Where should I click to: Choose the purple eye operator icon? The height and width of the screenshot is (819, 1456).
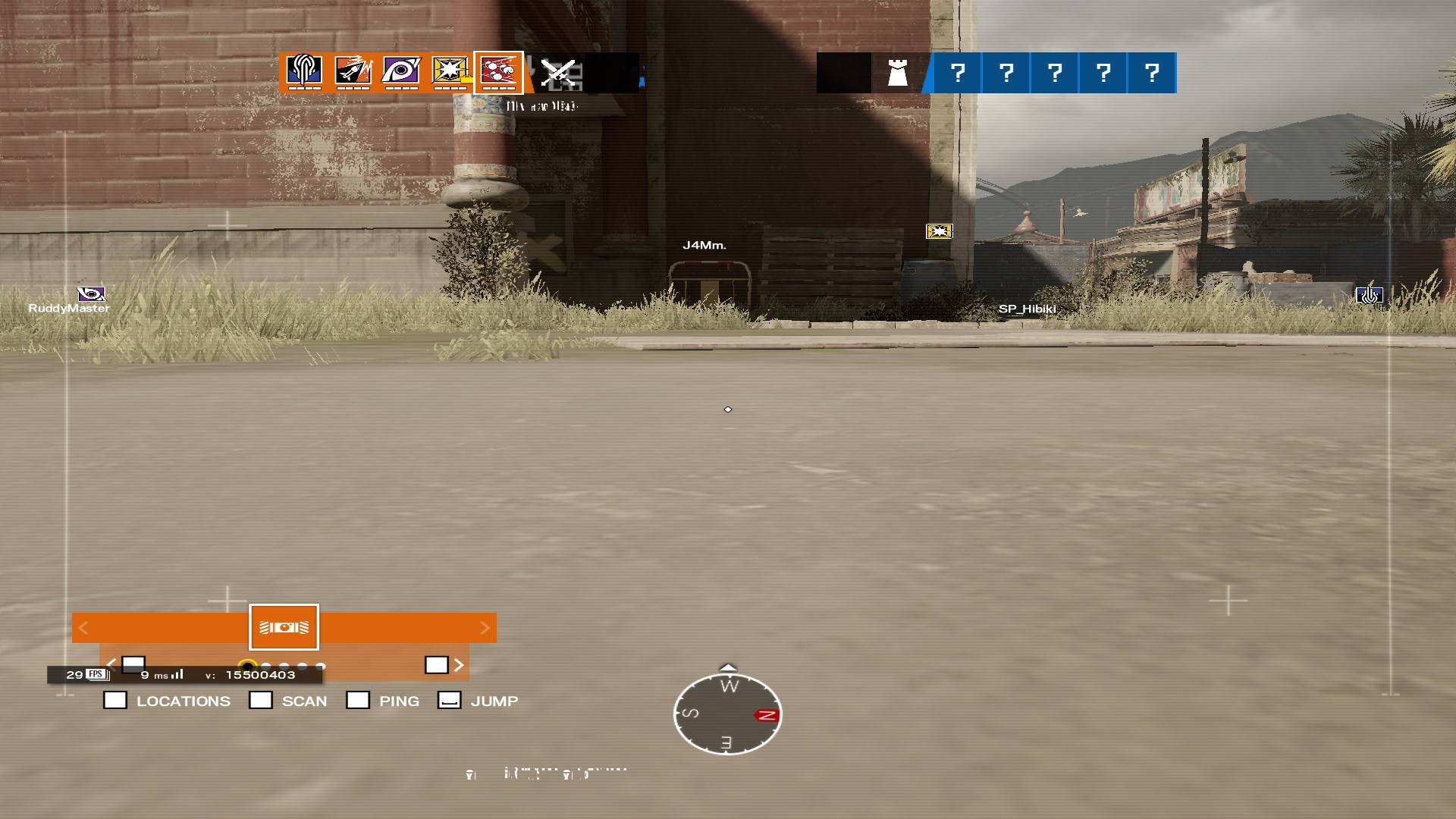coord(401,72)
